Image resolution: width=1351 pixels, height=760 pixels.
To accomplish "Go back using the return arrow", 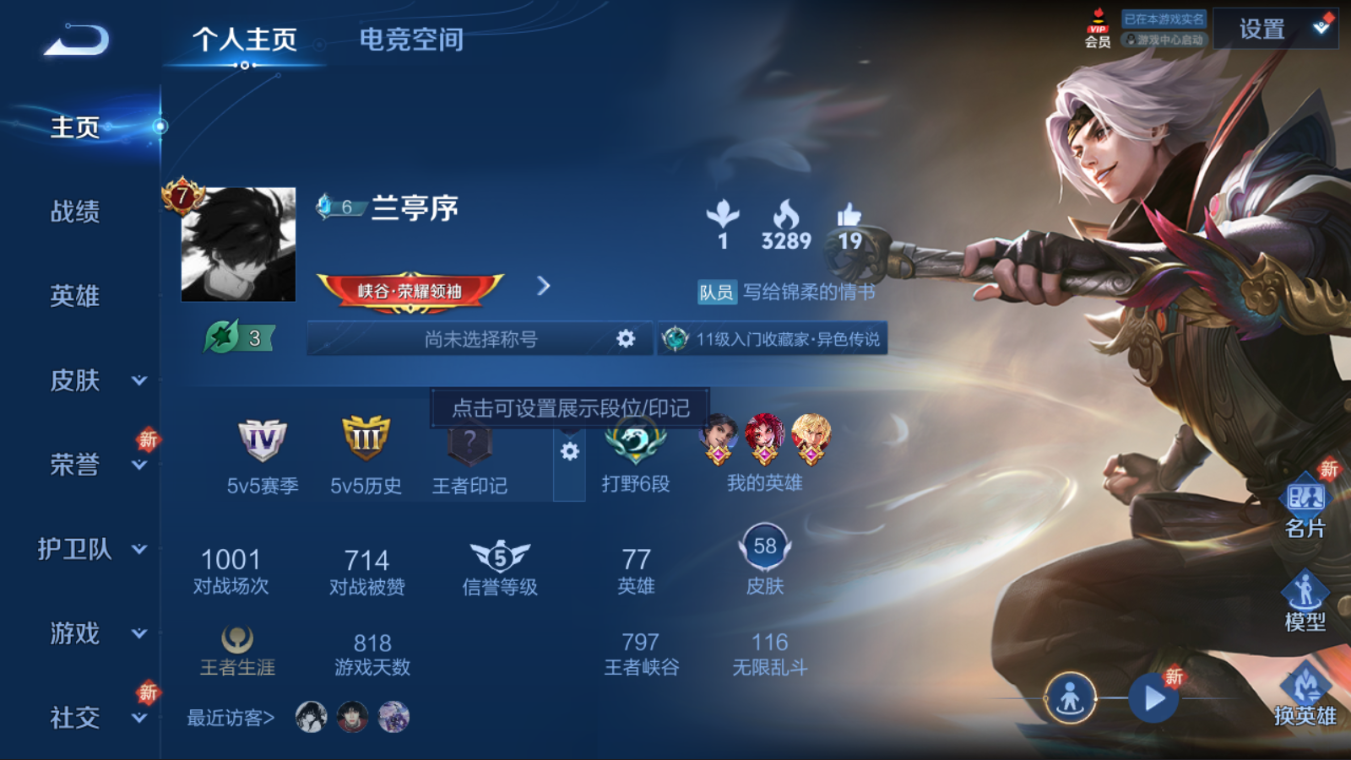I will point(76,40).
